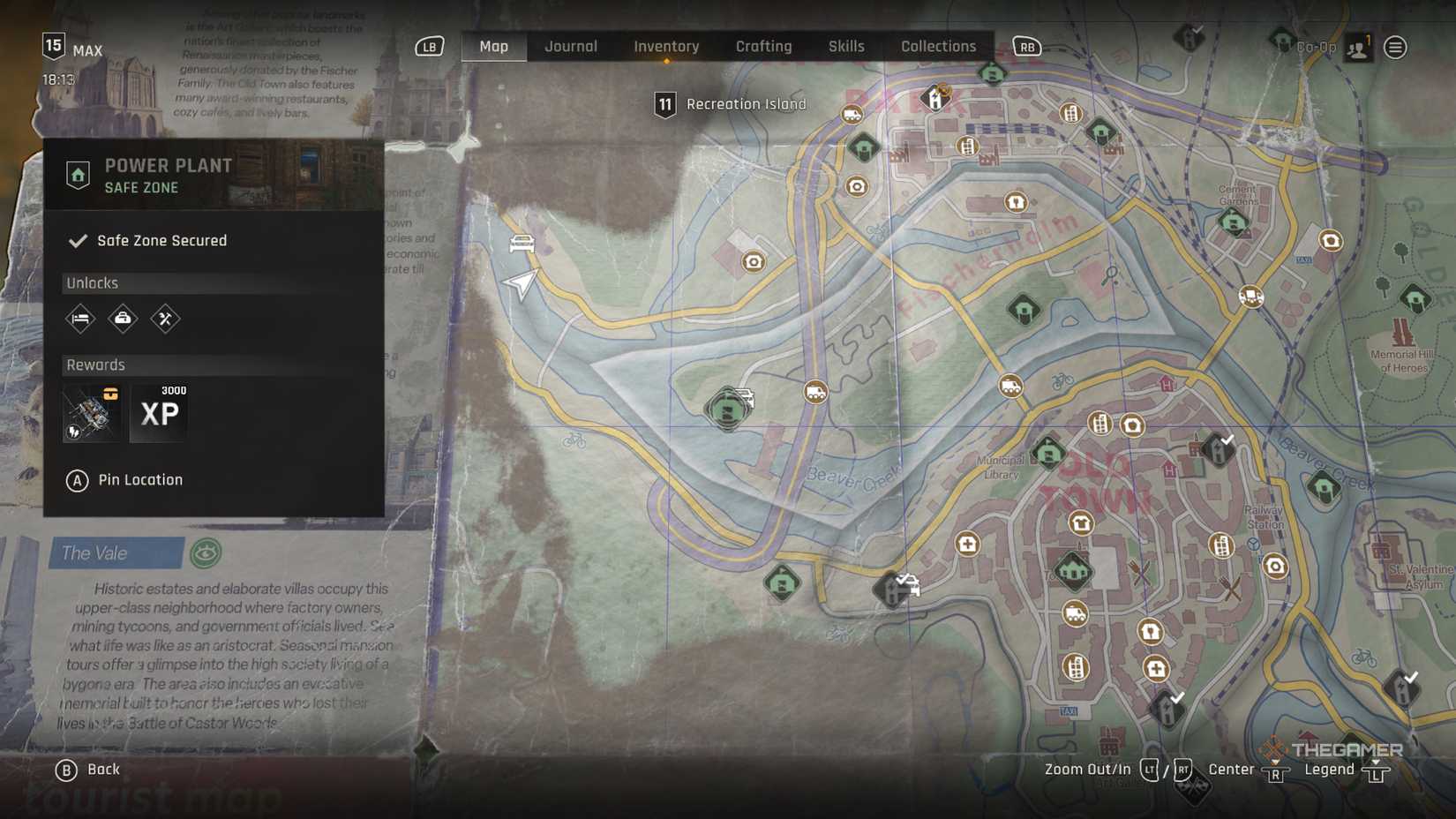
Task: Click the crafting tools unlock icon
Action: [x=165, y=319]
